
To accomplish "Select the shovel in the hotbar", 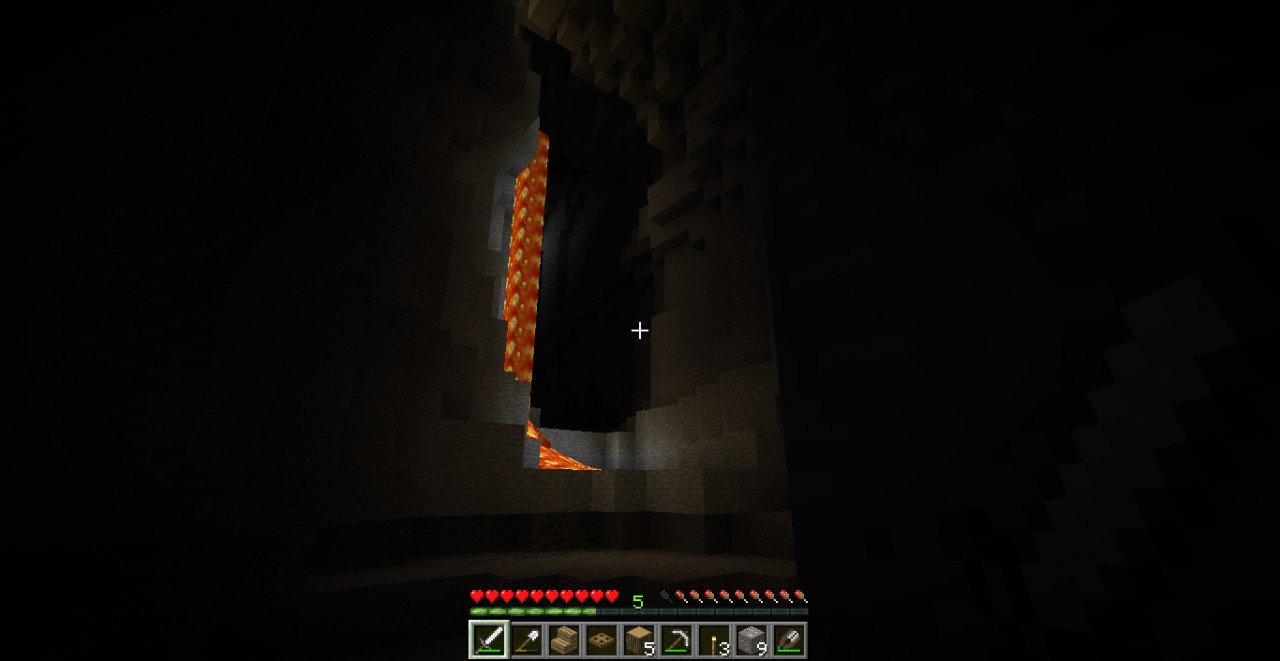I will (527, 640).
